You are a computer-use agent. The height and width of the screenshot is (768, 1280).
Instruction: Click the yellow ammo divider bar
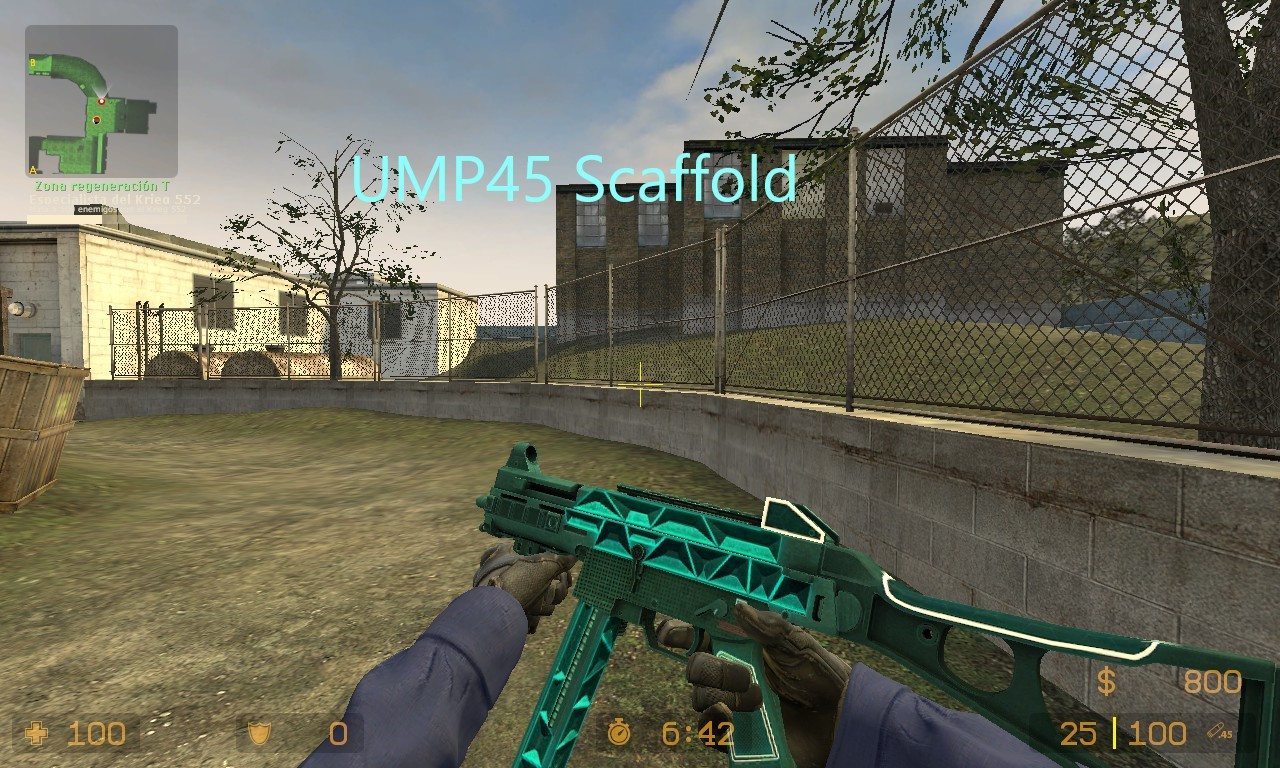point(1113,733)
